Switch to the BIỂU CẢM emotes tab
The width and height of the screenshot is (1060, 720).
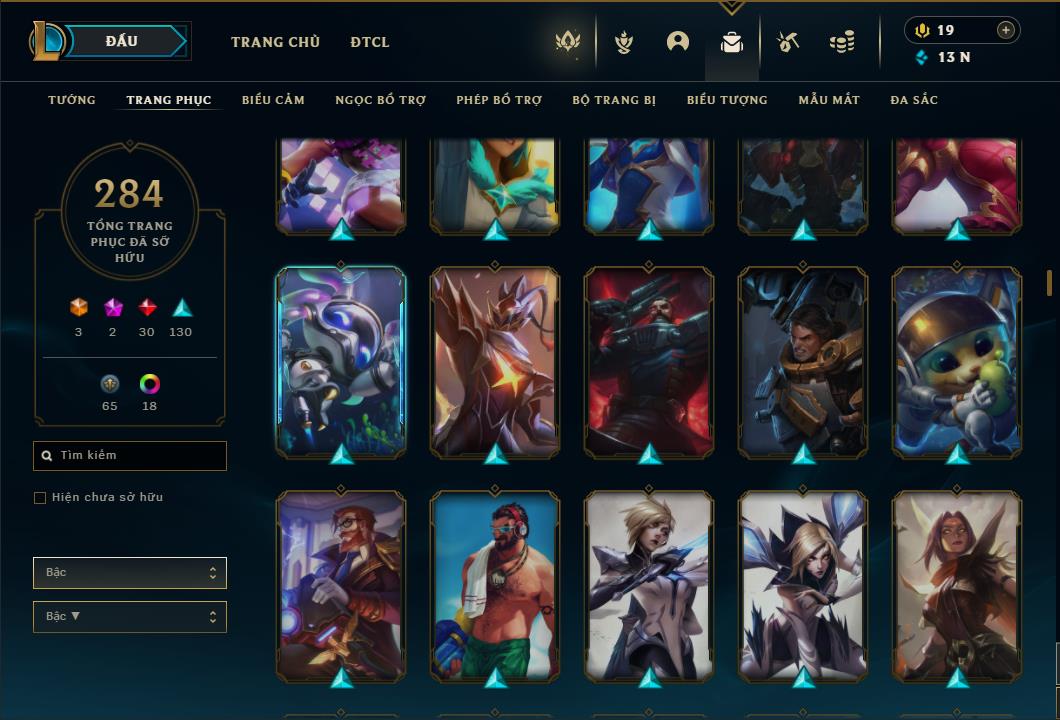tap(273, 100)
